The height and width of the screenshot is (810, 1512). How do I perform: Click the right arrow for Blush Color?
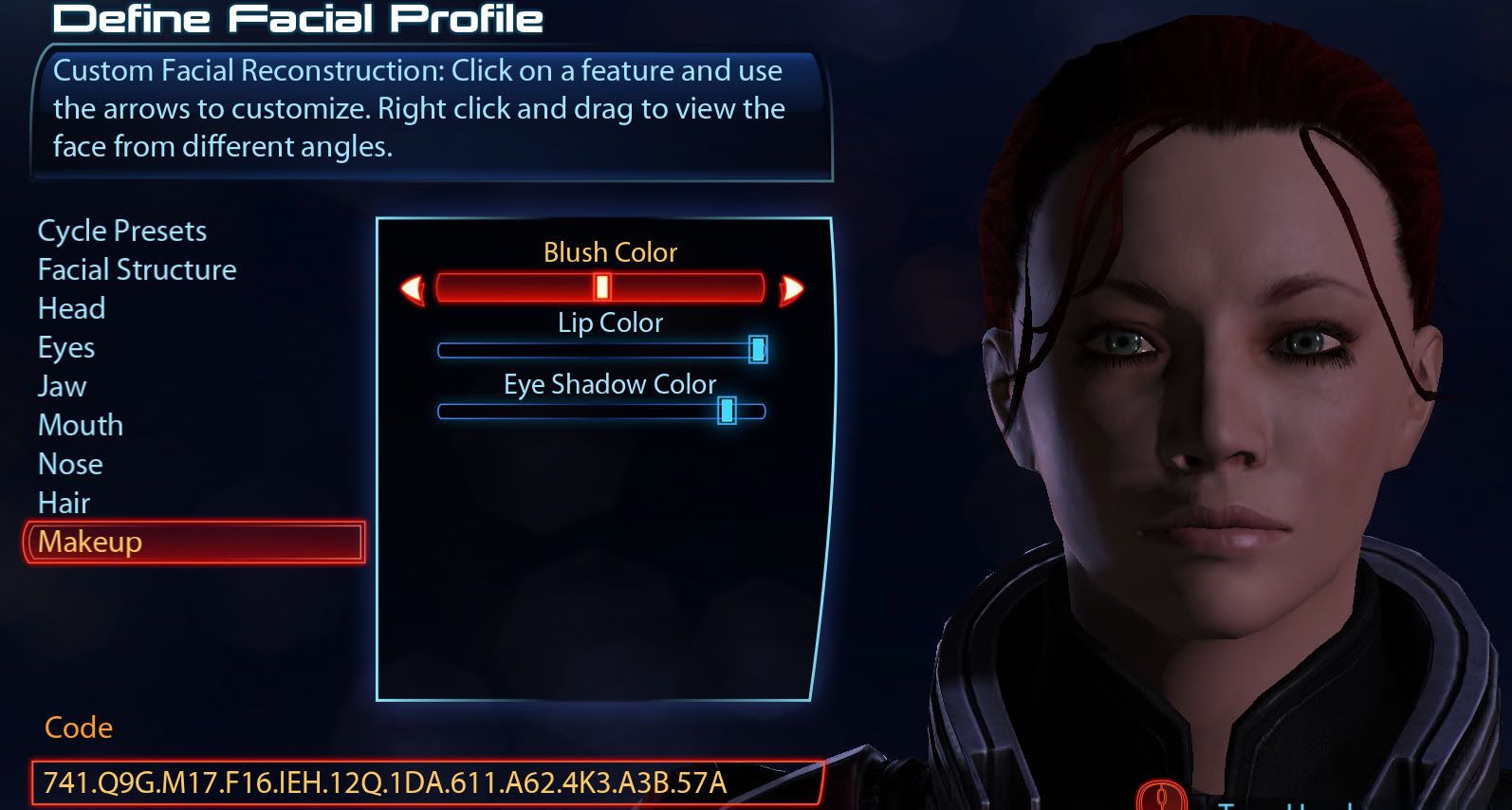tap(791, 288)
